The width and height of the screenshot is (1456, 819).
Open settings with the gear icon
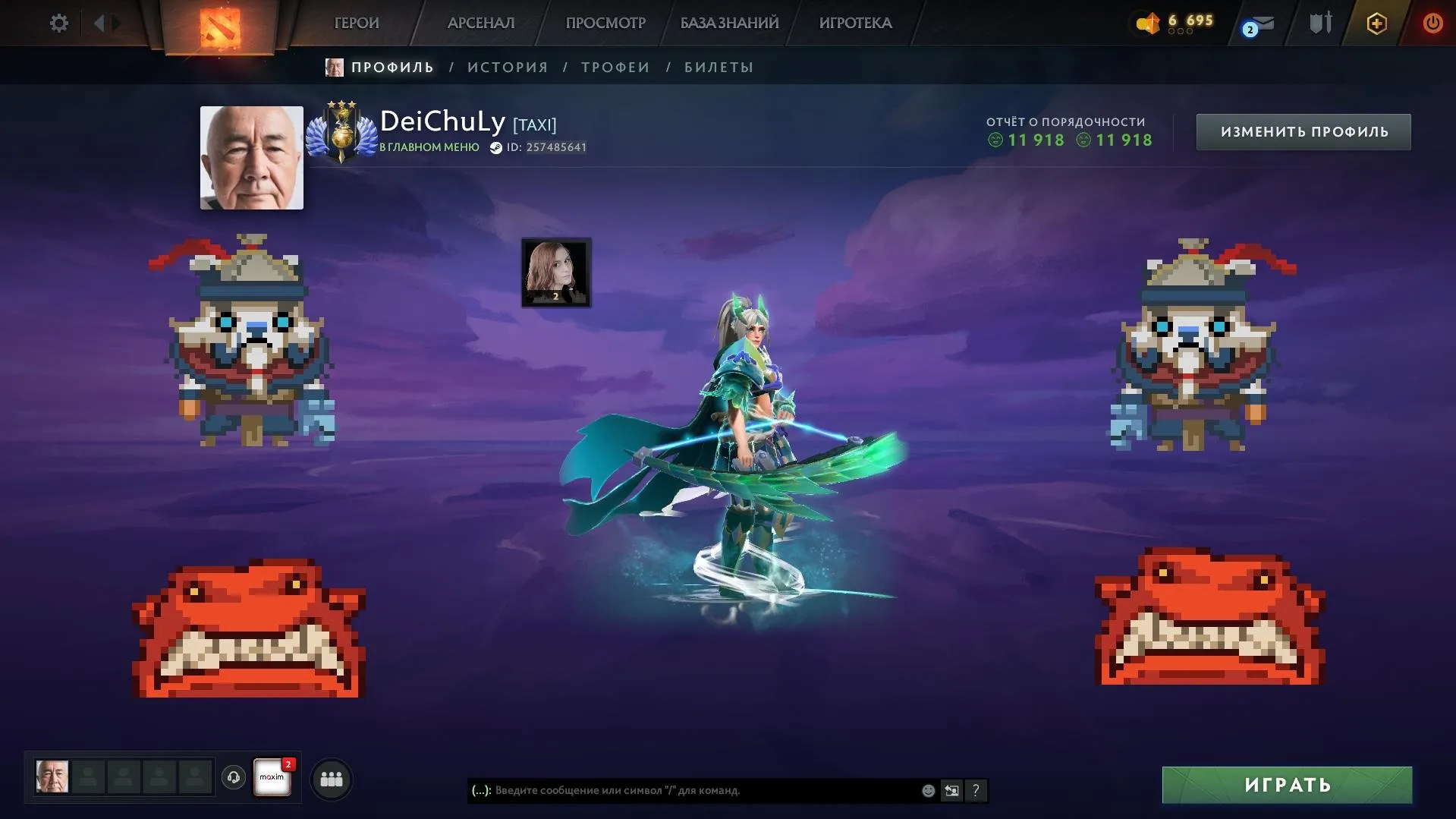pyautogui.click(x=58, y=23)
